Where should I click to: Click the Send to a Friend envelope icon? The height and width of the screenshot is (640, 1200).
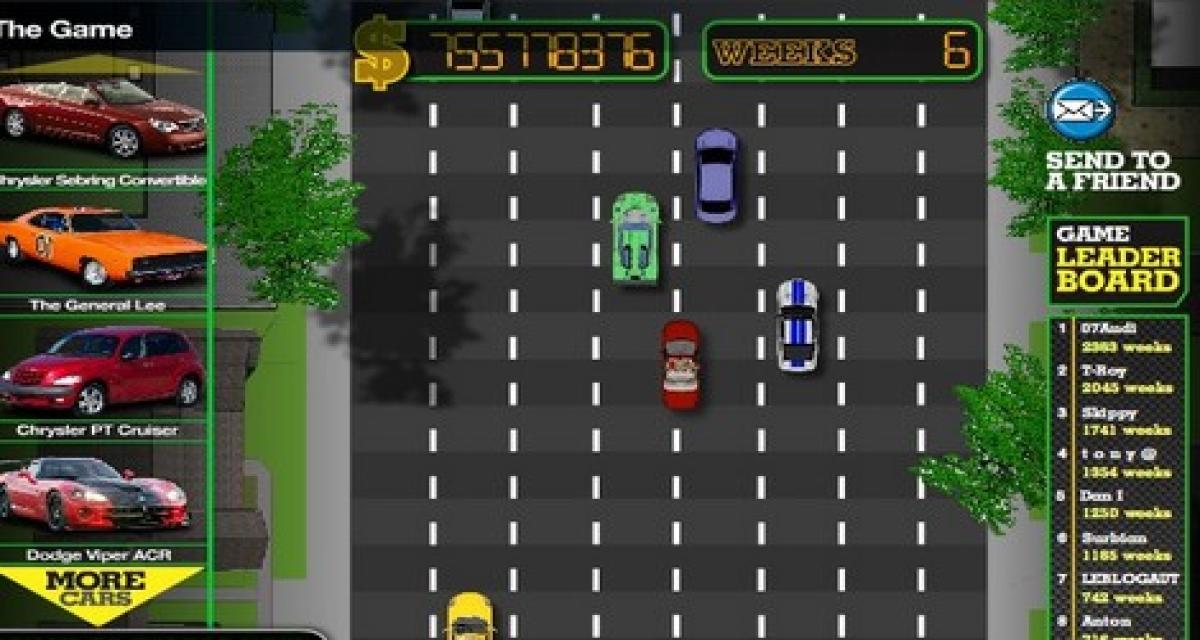point(1081,110)
